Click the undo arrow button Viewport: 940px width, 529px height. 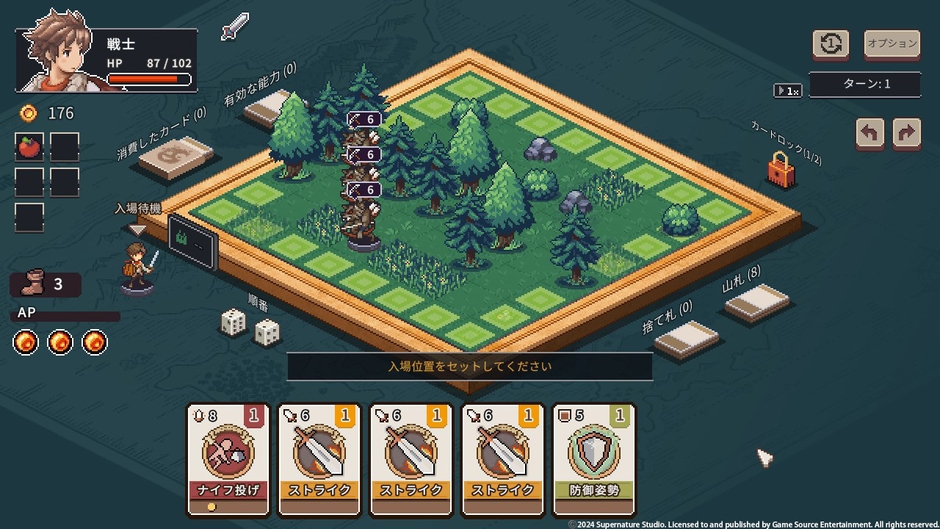click(x=870, y=134)
